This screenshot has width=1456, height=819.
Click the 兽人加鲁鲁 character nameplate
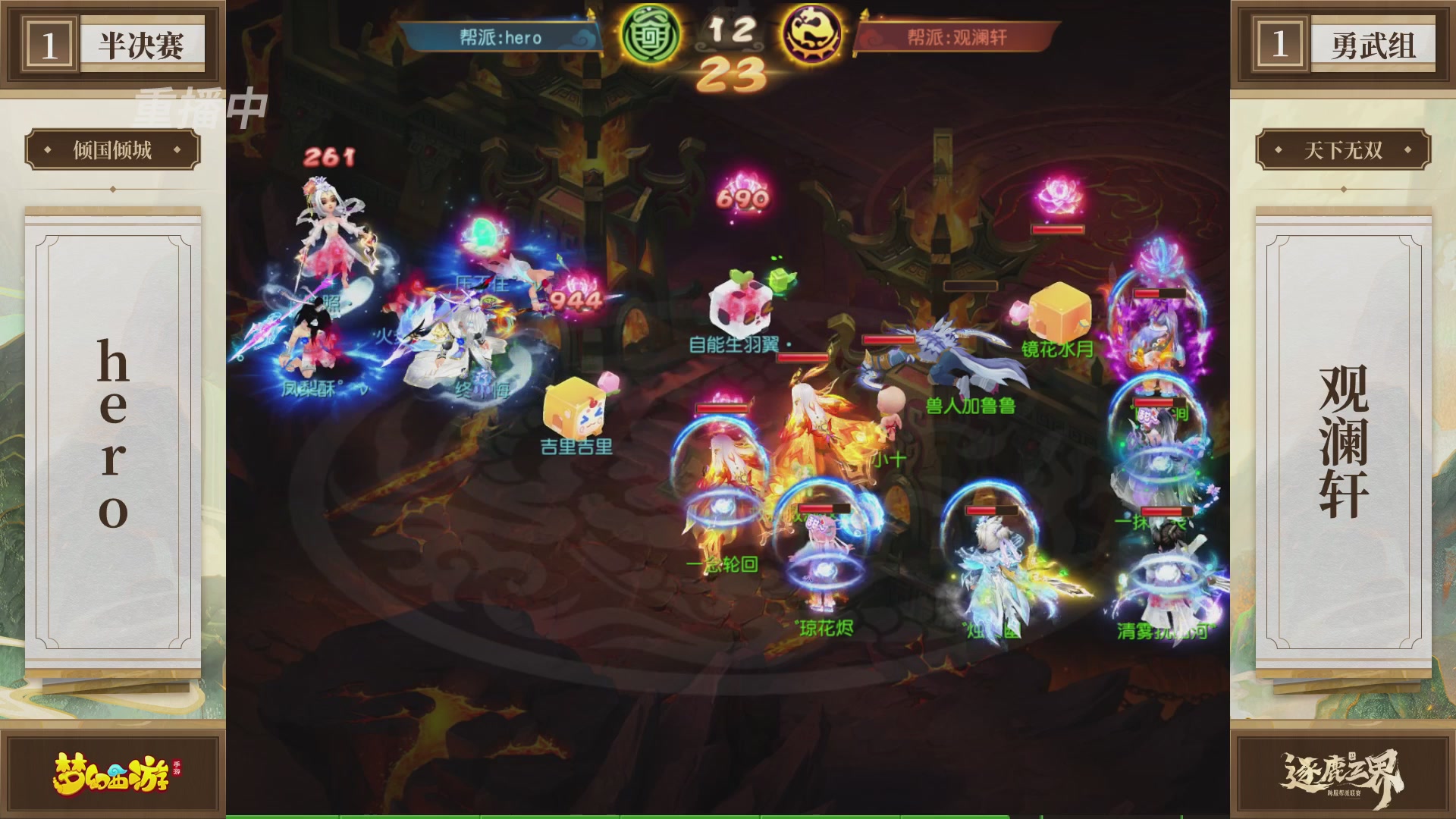[x=971, y=406]
